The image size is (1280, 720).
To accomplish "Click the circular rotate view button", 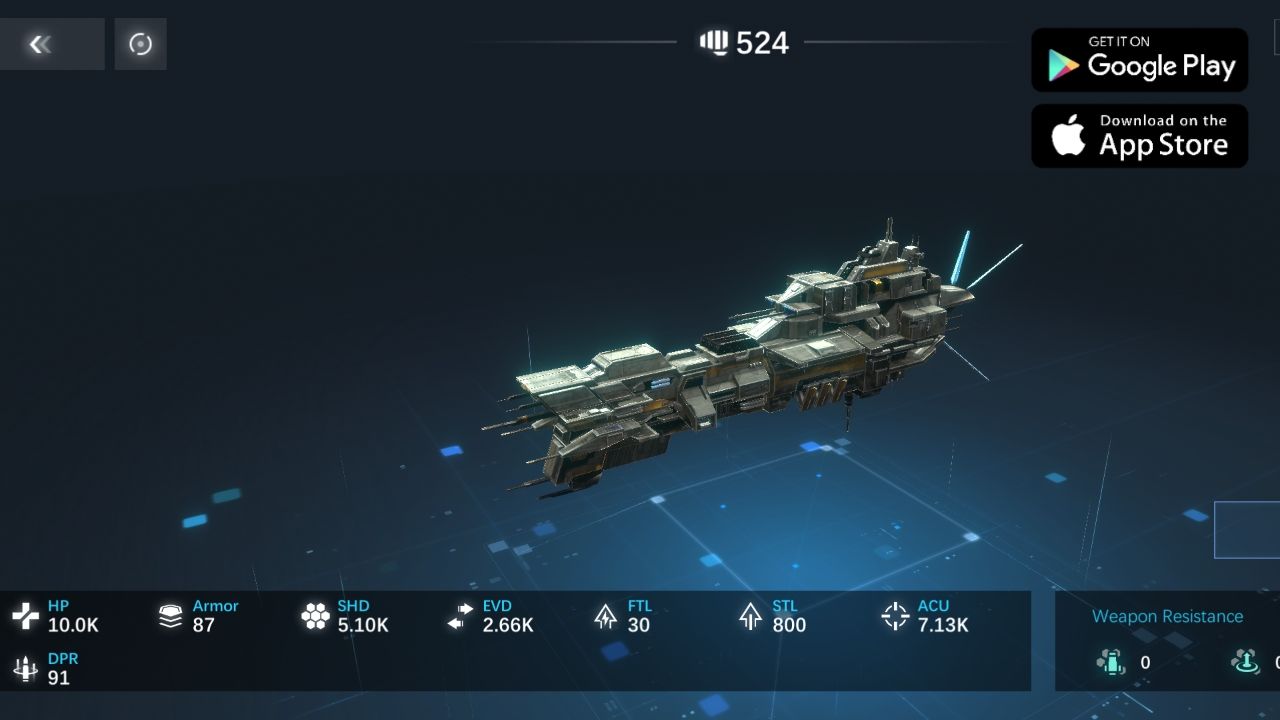I will (x=140, y=44).
